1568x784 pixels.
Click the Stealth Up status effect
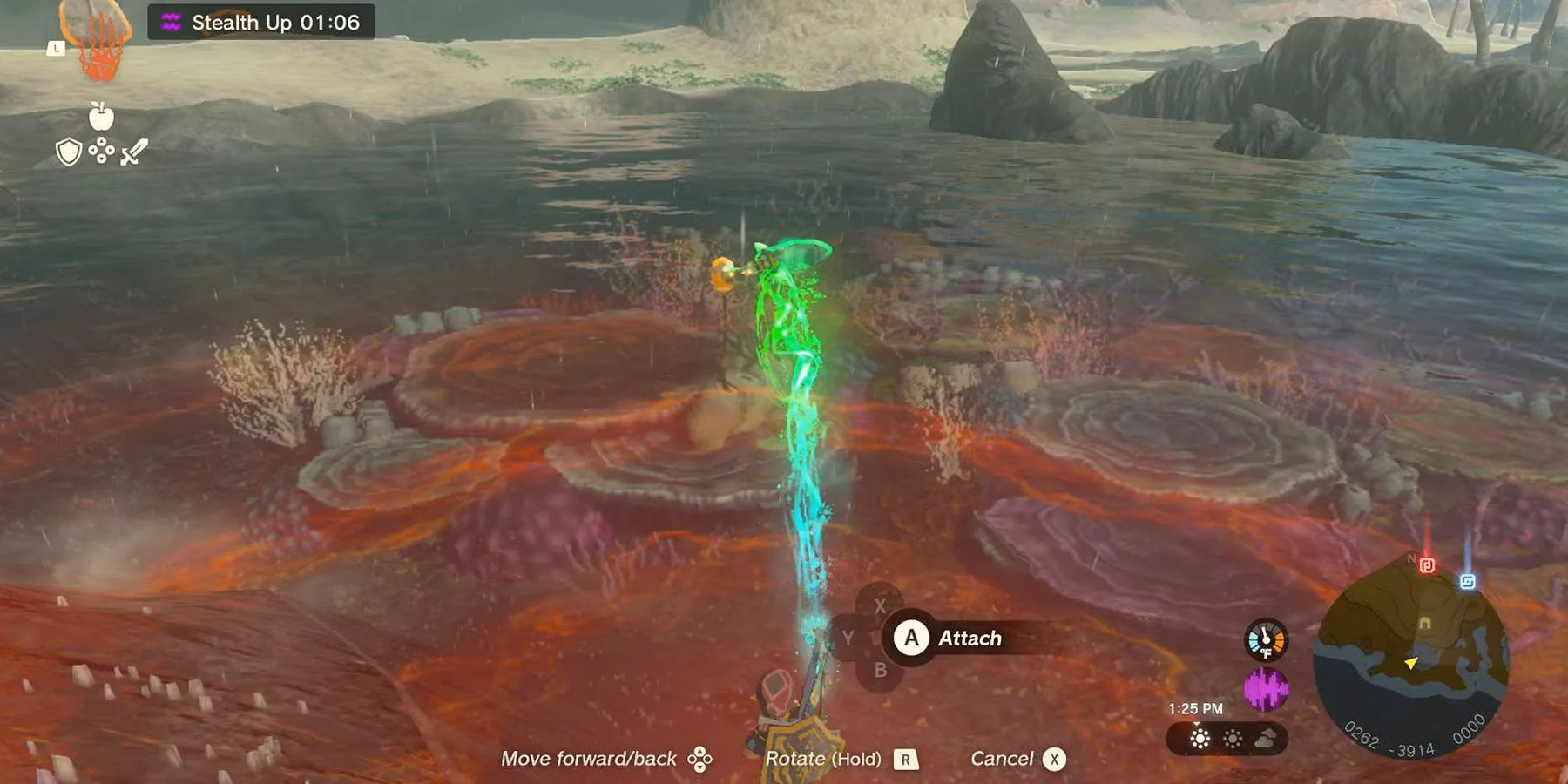click(261, 23)
